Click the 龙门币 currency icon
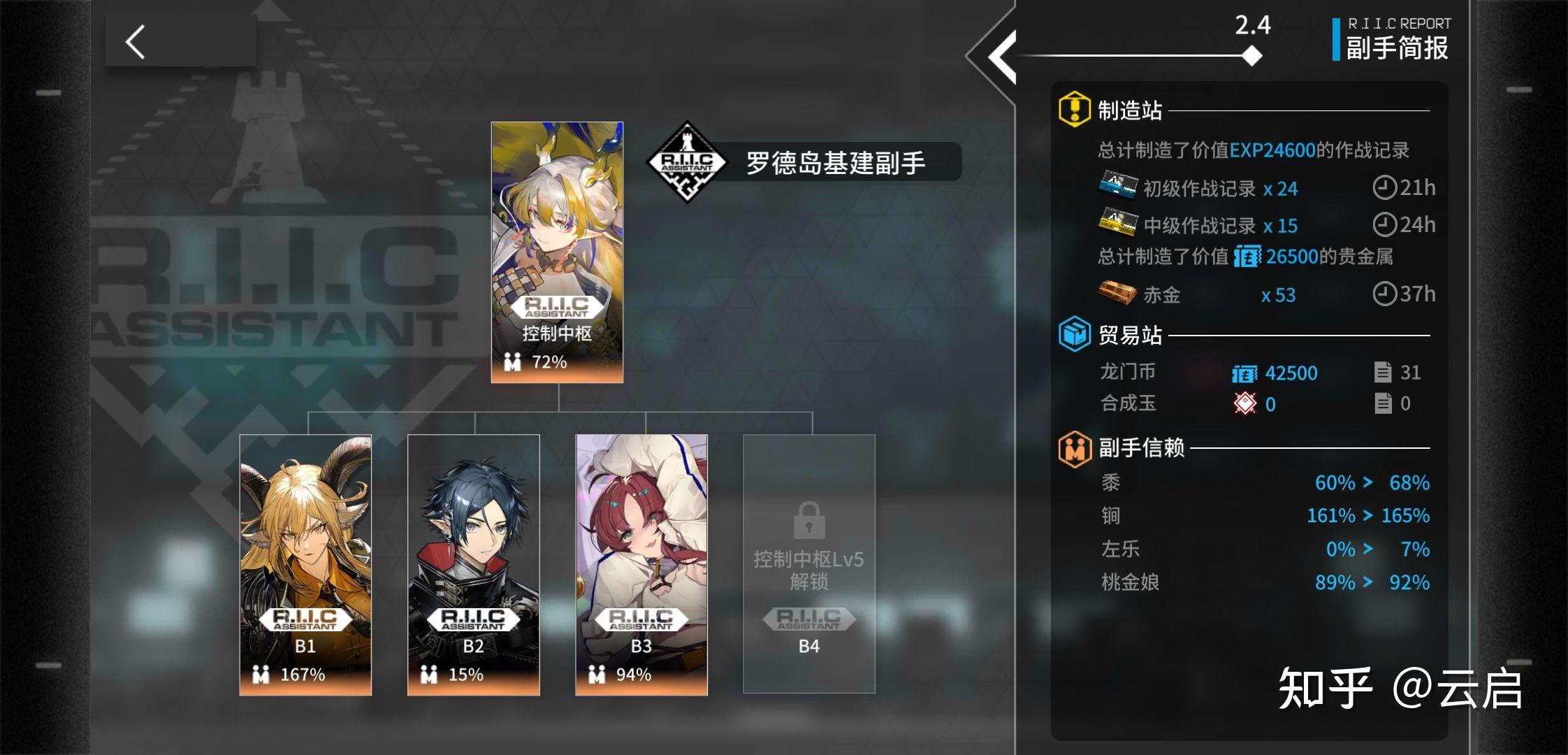Viewport: 1568px width, 755px height. pos(1243,373)
